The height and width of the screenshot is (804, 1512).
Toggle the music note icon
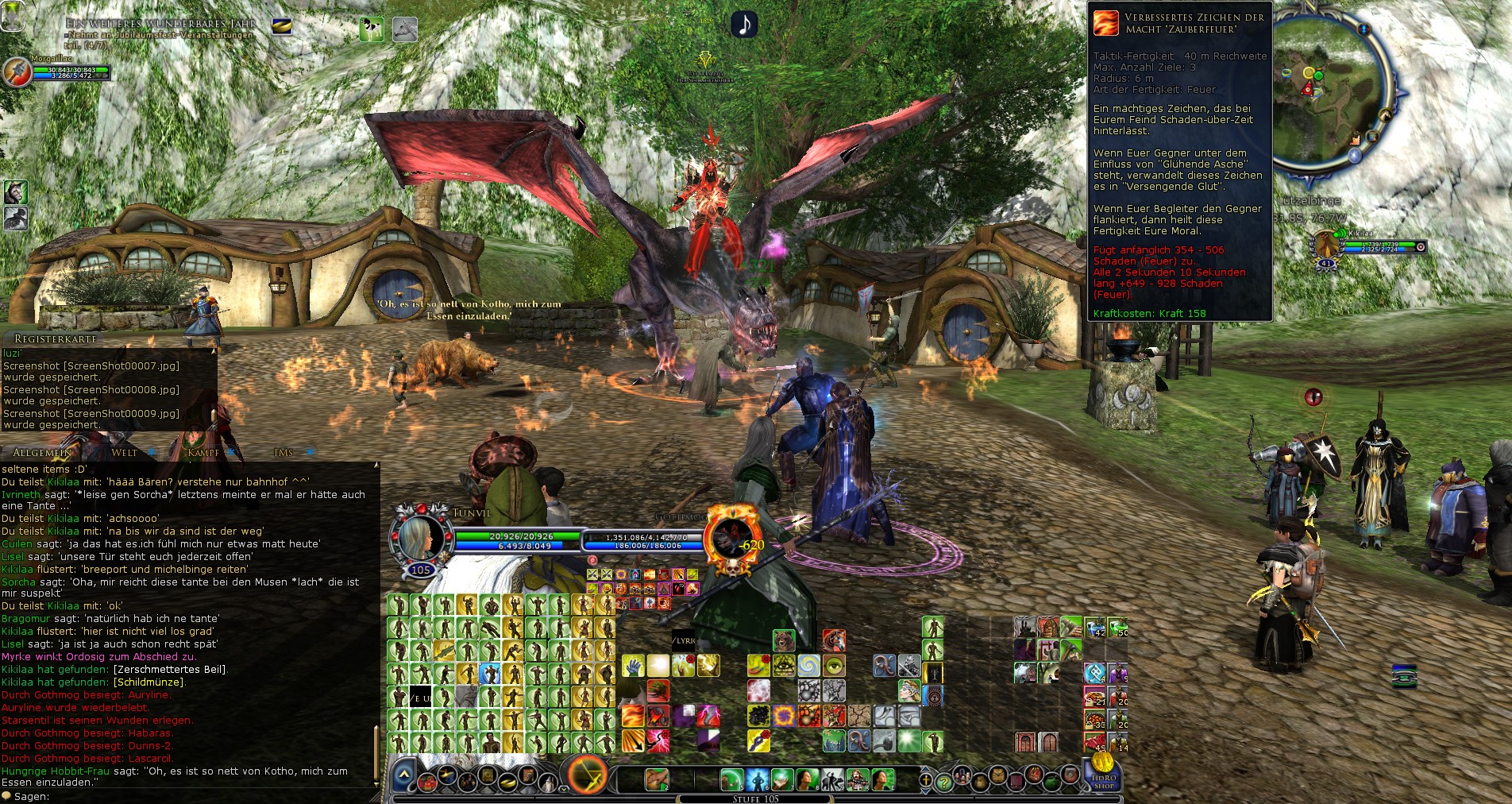pos(744,25)
